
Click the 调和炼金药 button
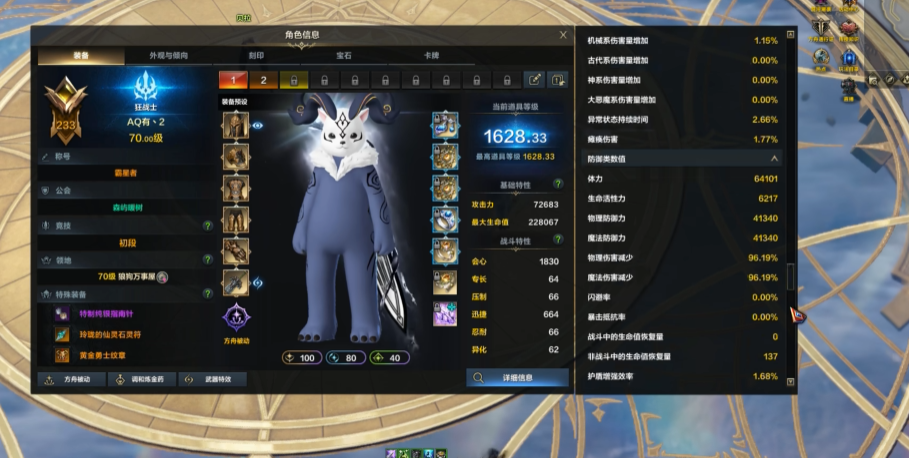click(x=141, y=379)
